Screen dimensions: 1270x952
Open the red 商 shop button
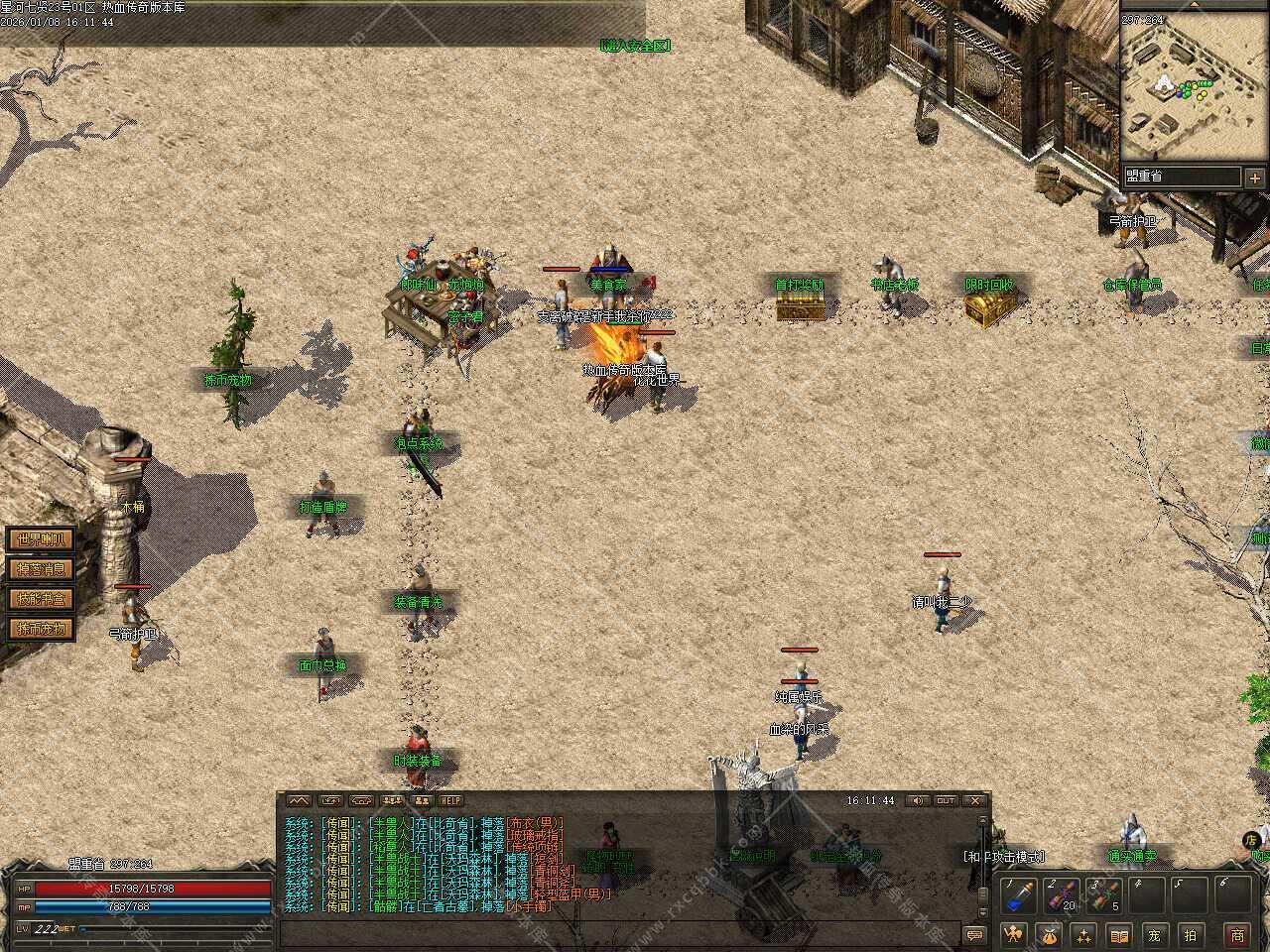(x=1237, y=934)
